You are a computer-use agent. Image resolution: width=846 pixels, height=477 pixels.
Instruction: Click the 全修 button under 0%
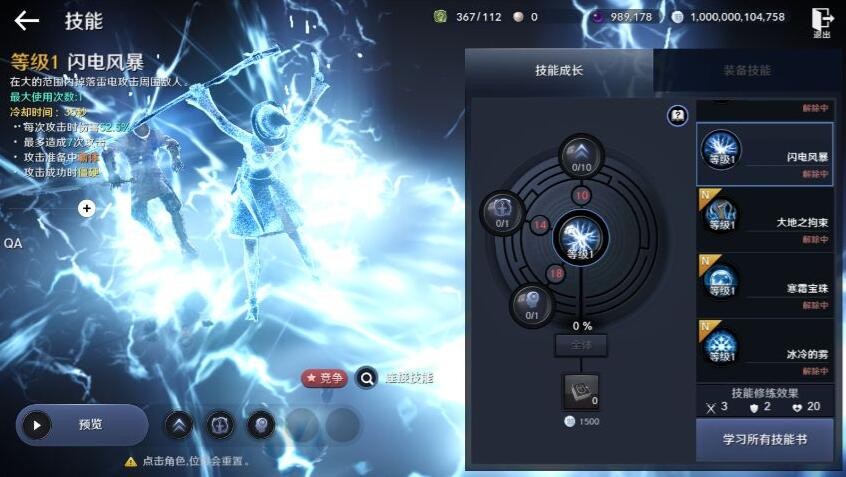[x=581, y=346]
